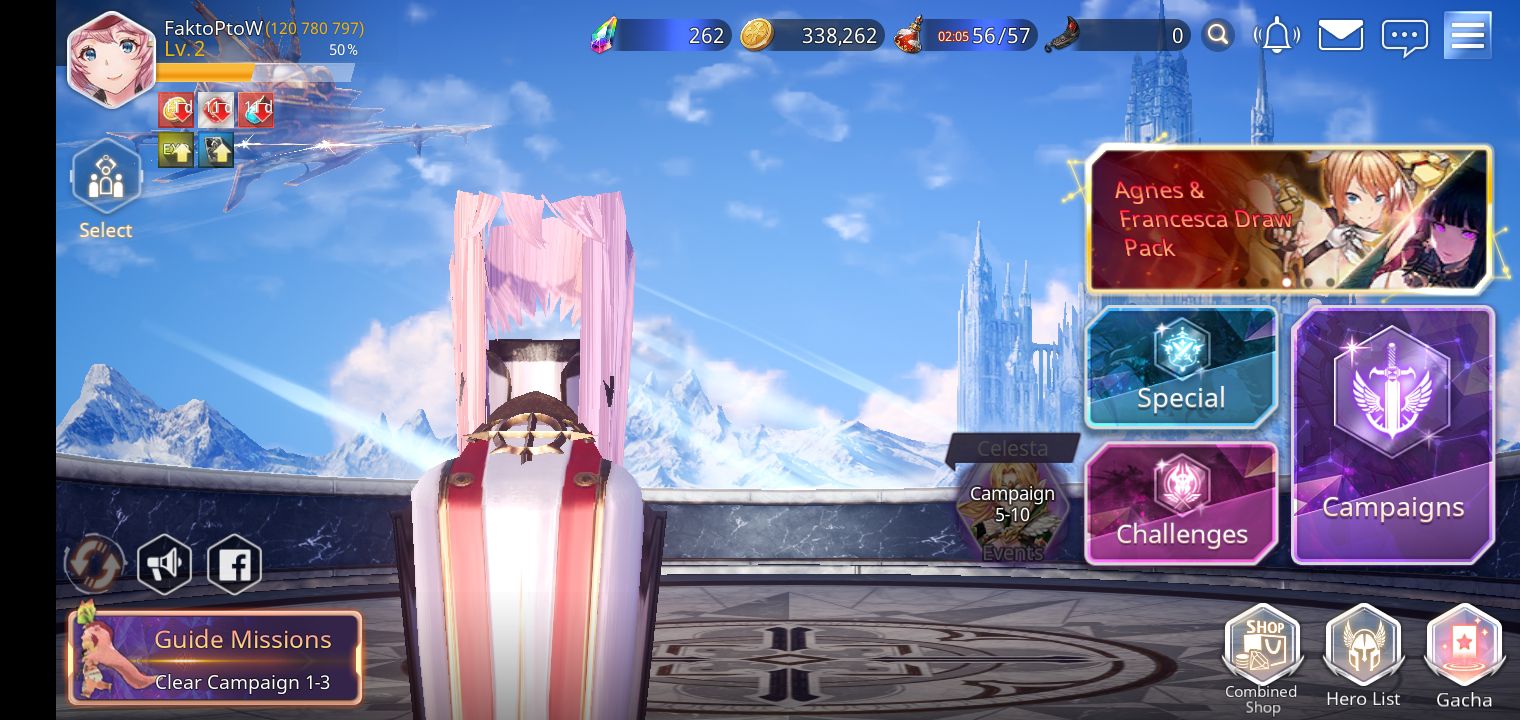Viewport: 1520px width, 720px height.
Task: Open the chat bubble icon
Action: (x=1406, y=34)
